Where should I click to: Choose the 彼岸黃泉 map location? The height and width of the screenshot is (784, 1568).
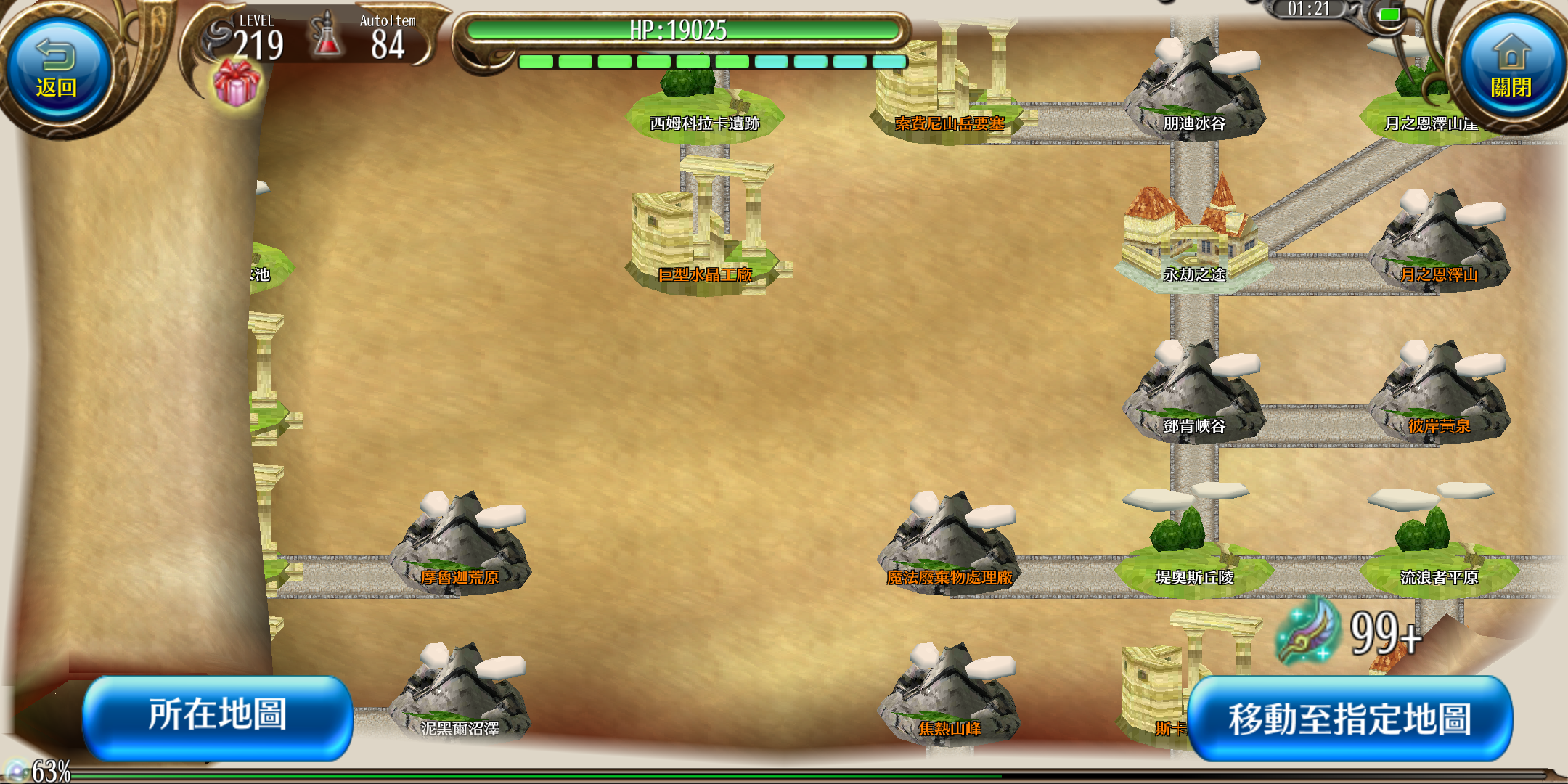click(x=1438, y=396)
